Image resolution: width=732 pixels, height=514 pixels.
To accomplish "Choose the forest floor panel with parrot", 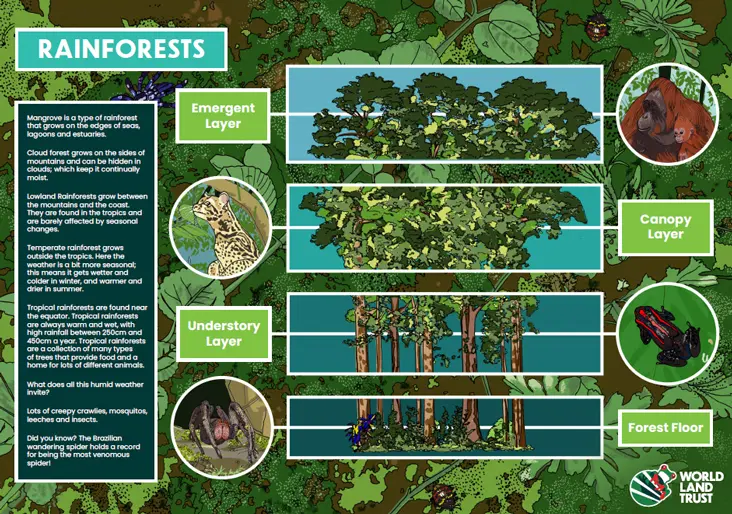I will click(445, 426).
